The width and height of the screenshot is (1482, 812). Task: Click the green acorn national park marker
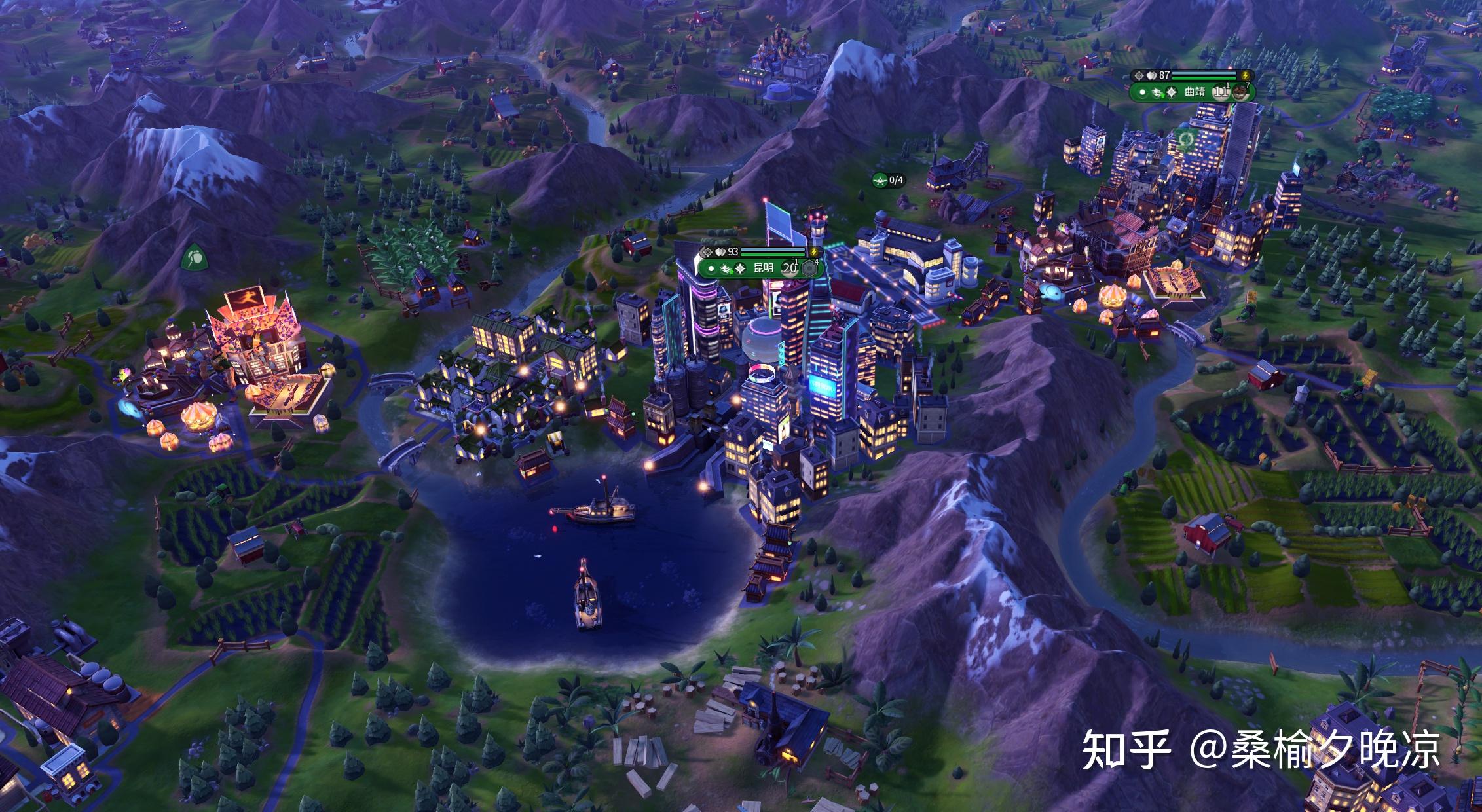(x=194, y=257)
